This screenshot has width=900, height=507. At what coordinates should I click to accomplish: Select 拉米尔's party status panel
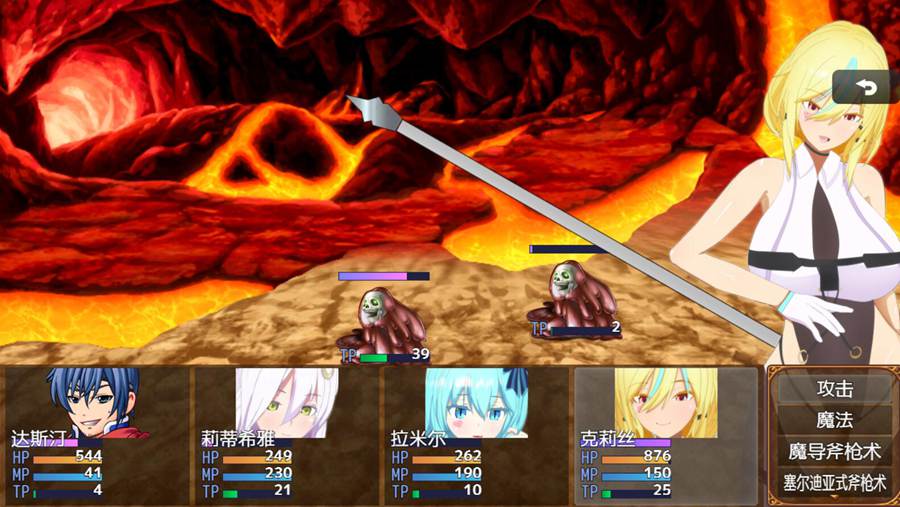pyautogui.click(x=475, y=434)
